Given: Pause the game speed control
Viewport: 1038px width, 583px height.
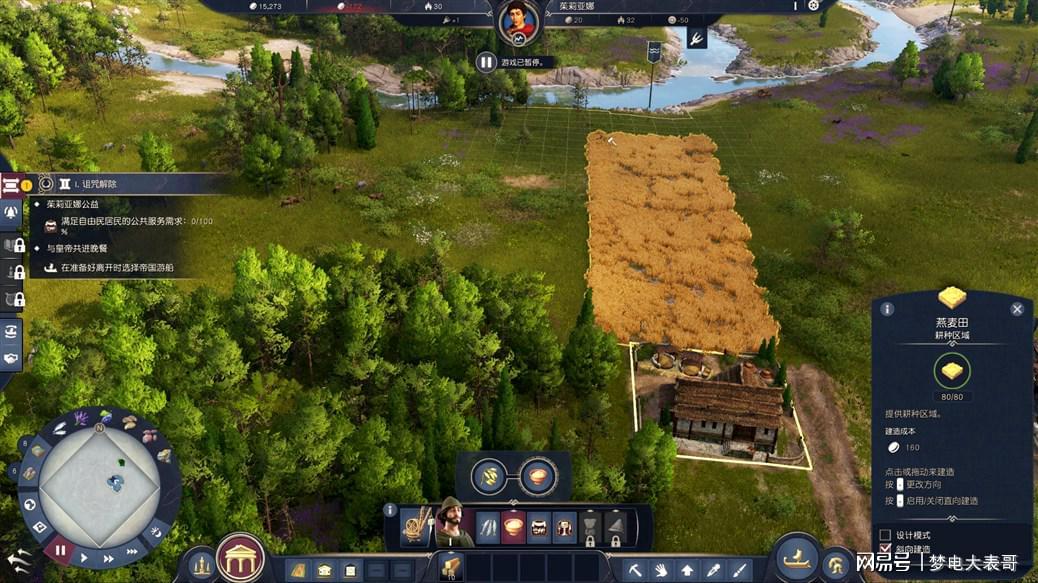Looking at the screenshot, I should [x=59, y=550].
